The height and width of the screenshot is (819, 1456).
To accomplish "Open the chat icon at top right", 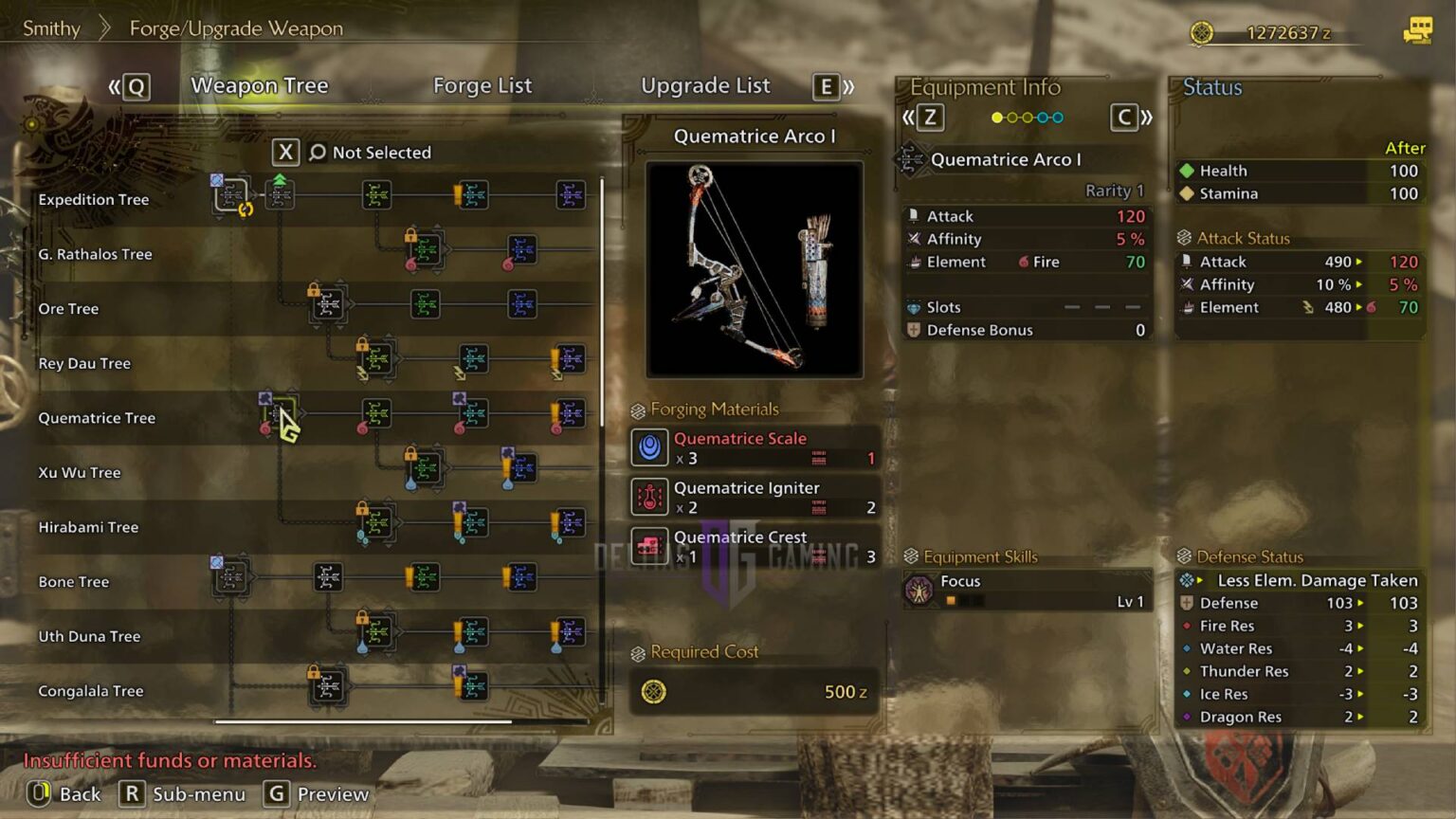I will [1419, 29].
